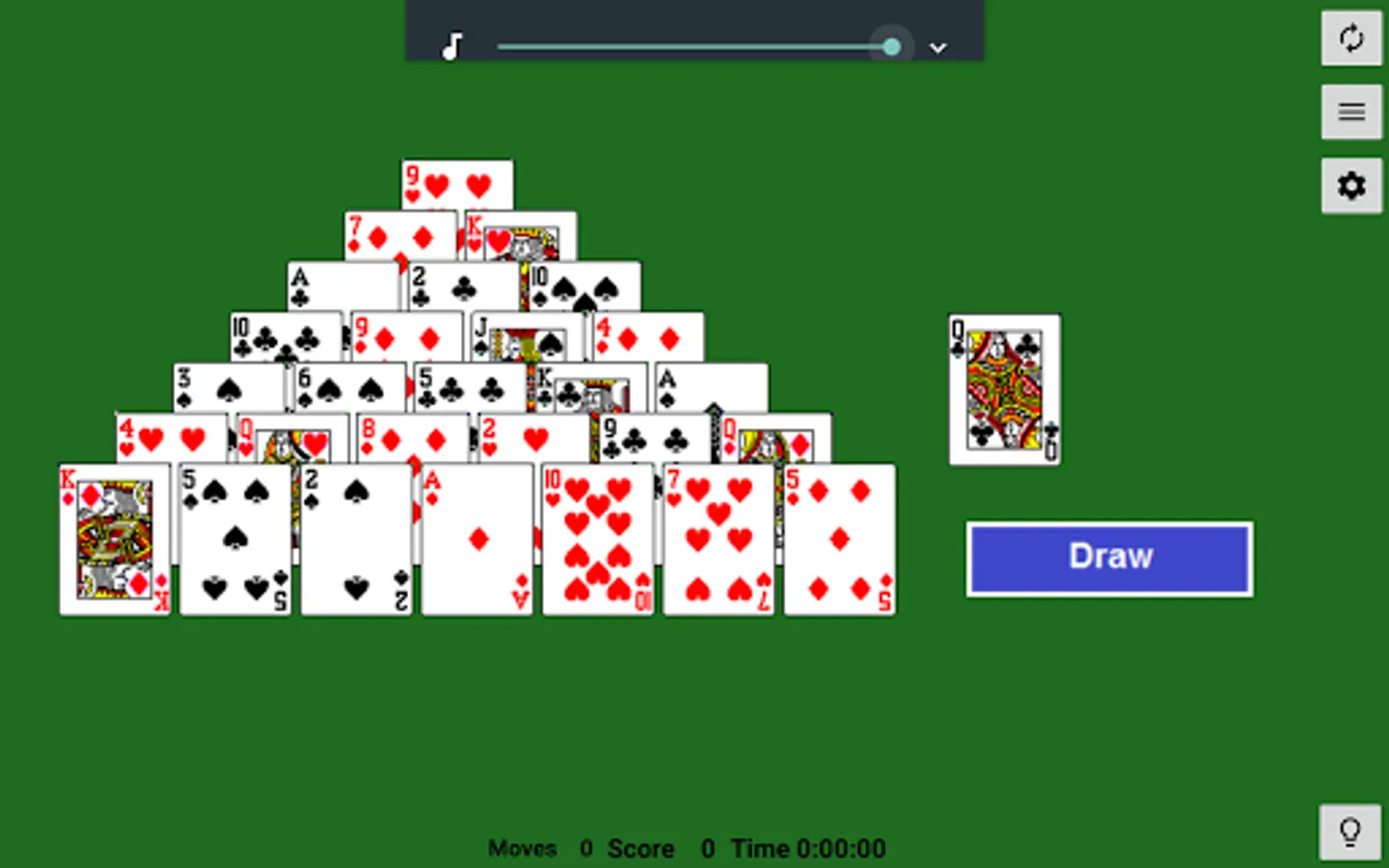
Task: Click the Moves counter label
Action: click(522, 849)
